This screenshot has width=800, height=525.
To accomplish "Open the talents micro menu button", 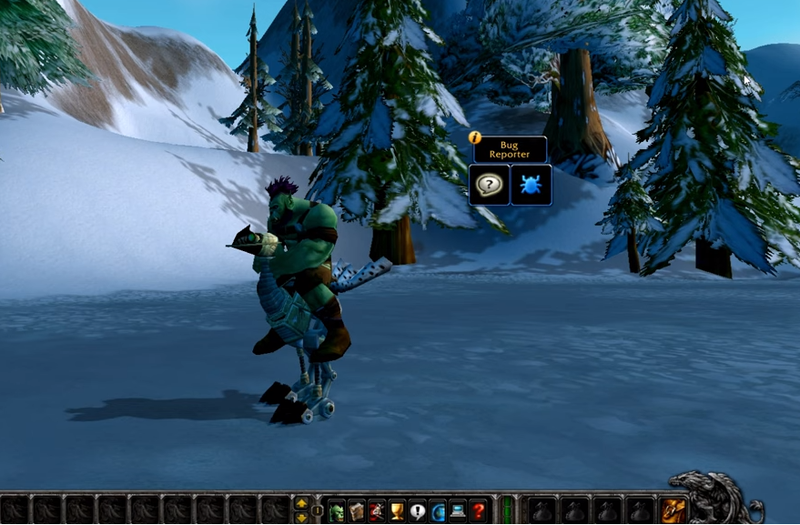I will pyautogui.click(x=377, y=510).
